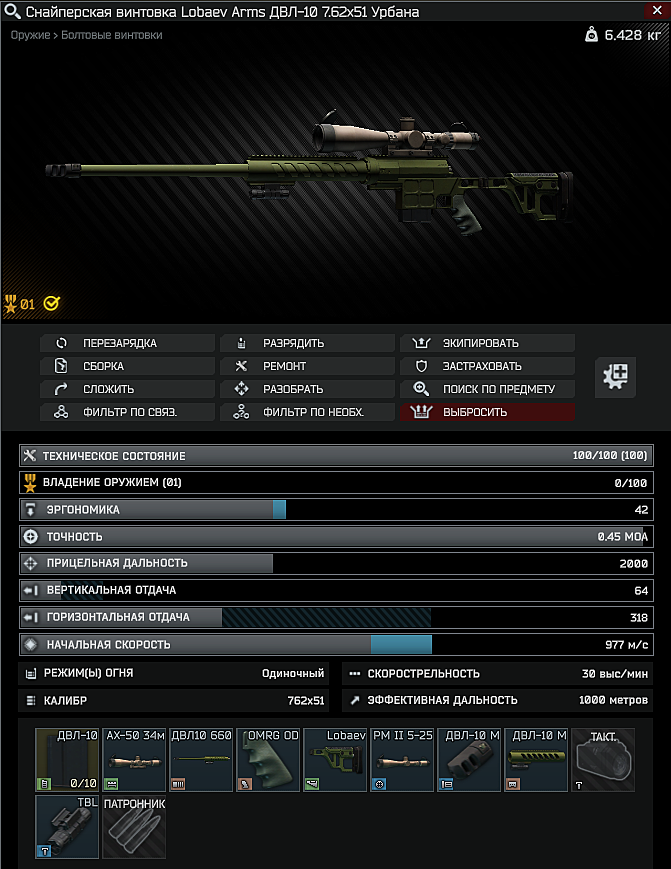Select the PM II 5-25 scope slot
This screenshot has width=671, height=869.
point(402,760)
